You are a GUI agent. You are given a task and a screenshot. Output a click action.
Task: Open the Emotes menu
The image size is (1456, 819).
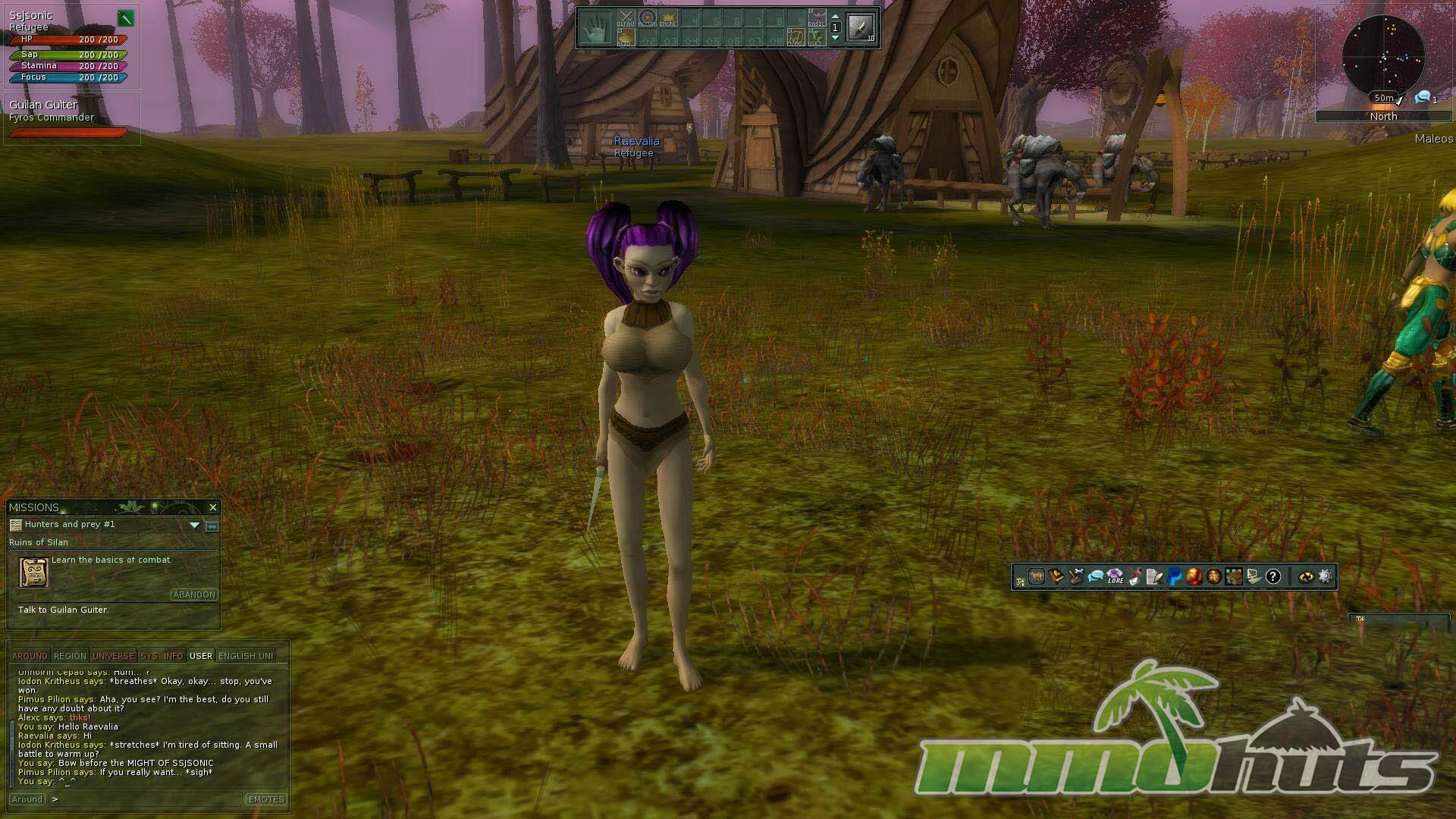pos(266,799)
